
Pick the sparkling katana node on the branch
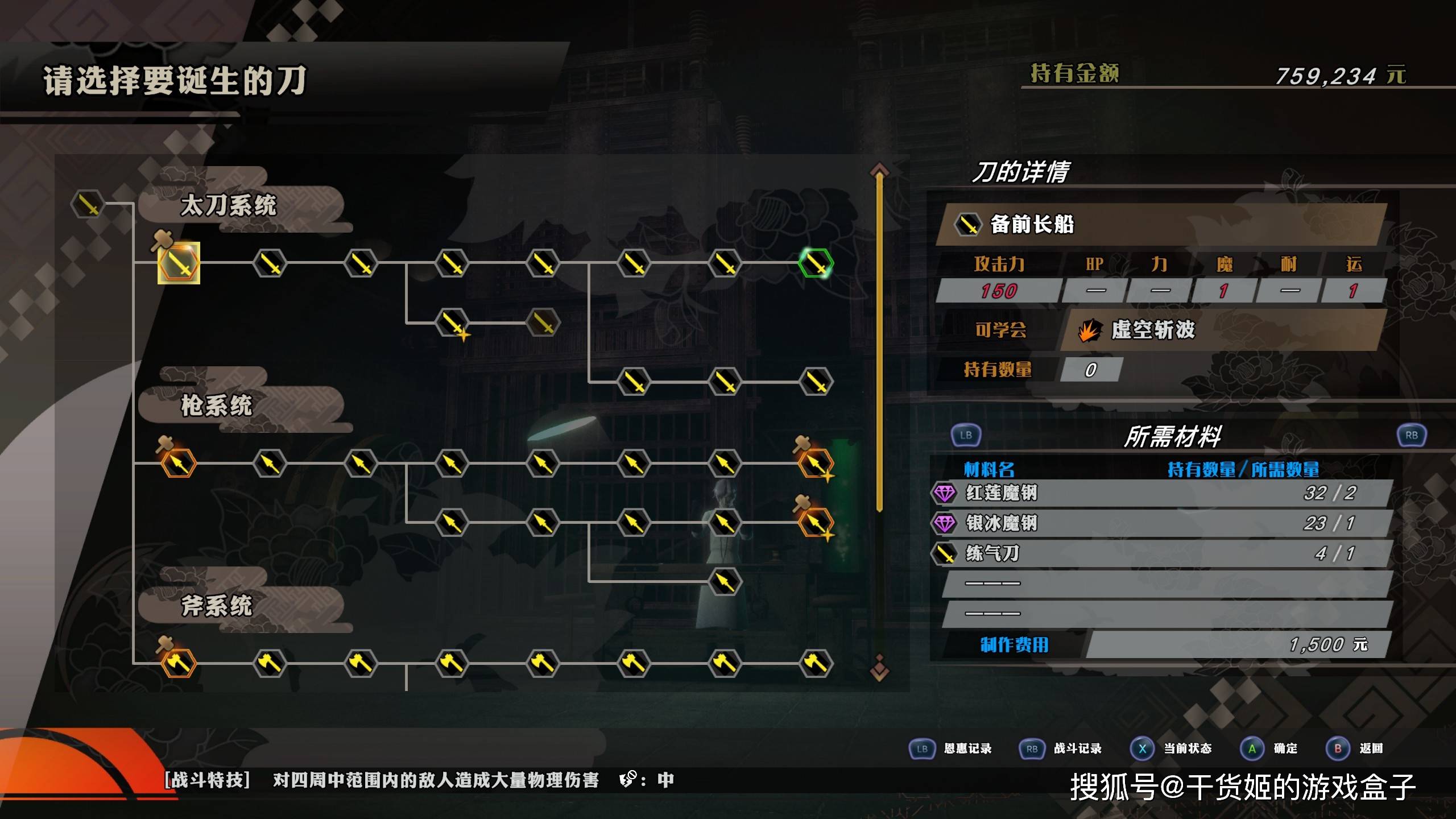(452, 323)
